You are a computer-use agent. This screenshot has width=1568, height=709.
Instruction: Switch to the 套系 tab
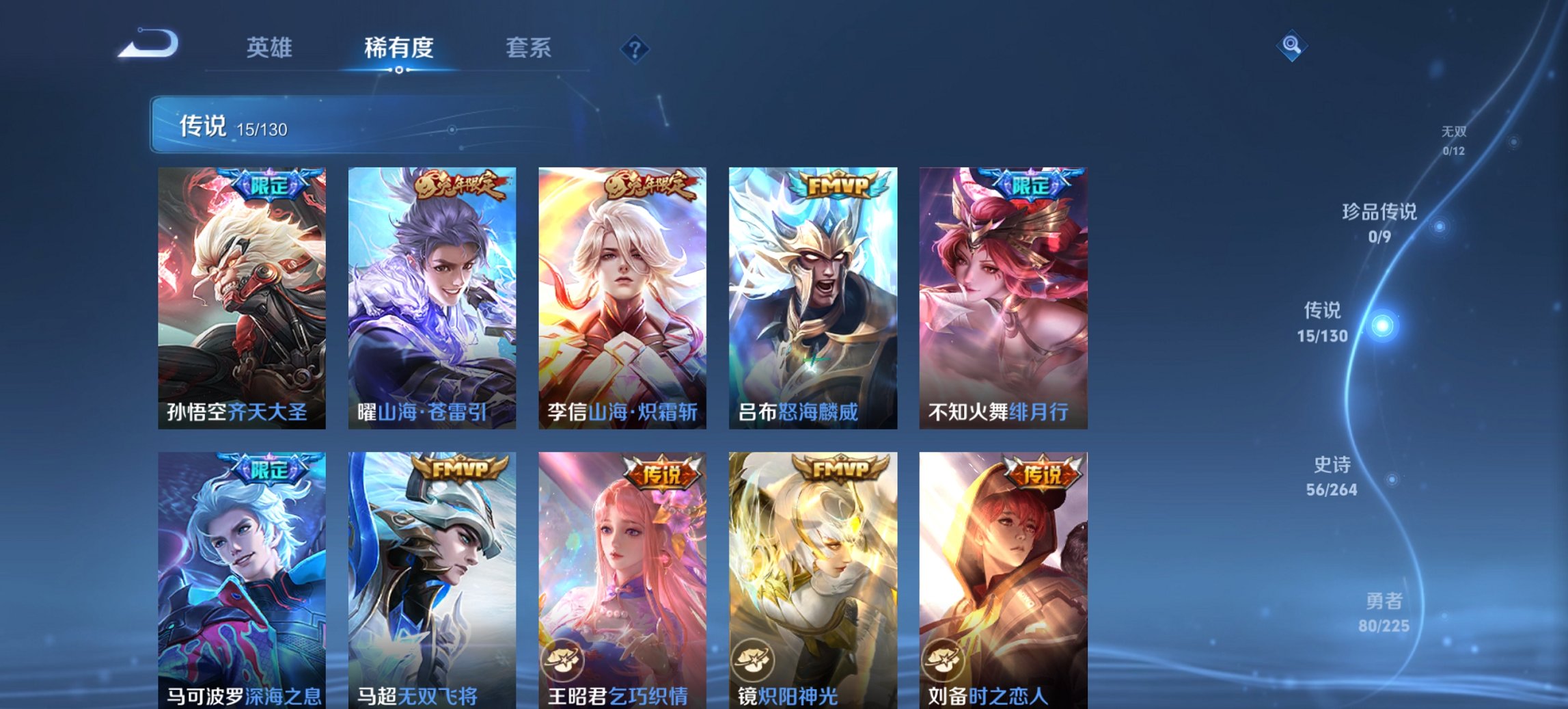(x=529, y=48)
